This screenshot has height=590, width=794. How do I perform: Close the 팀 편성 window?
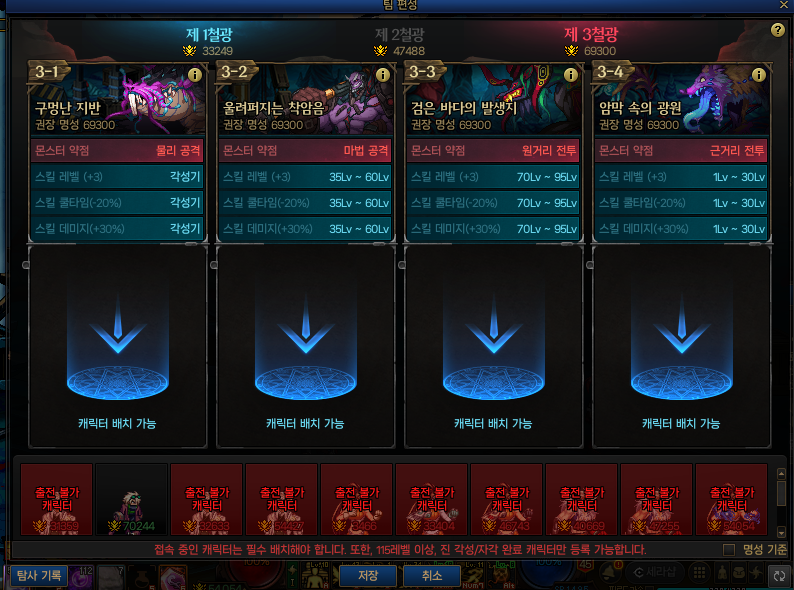click(x=785, y=5)
